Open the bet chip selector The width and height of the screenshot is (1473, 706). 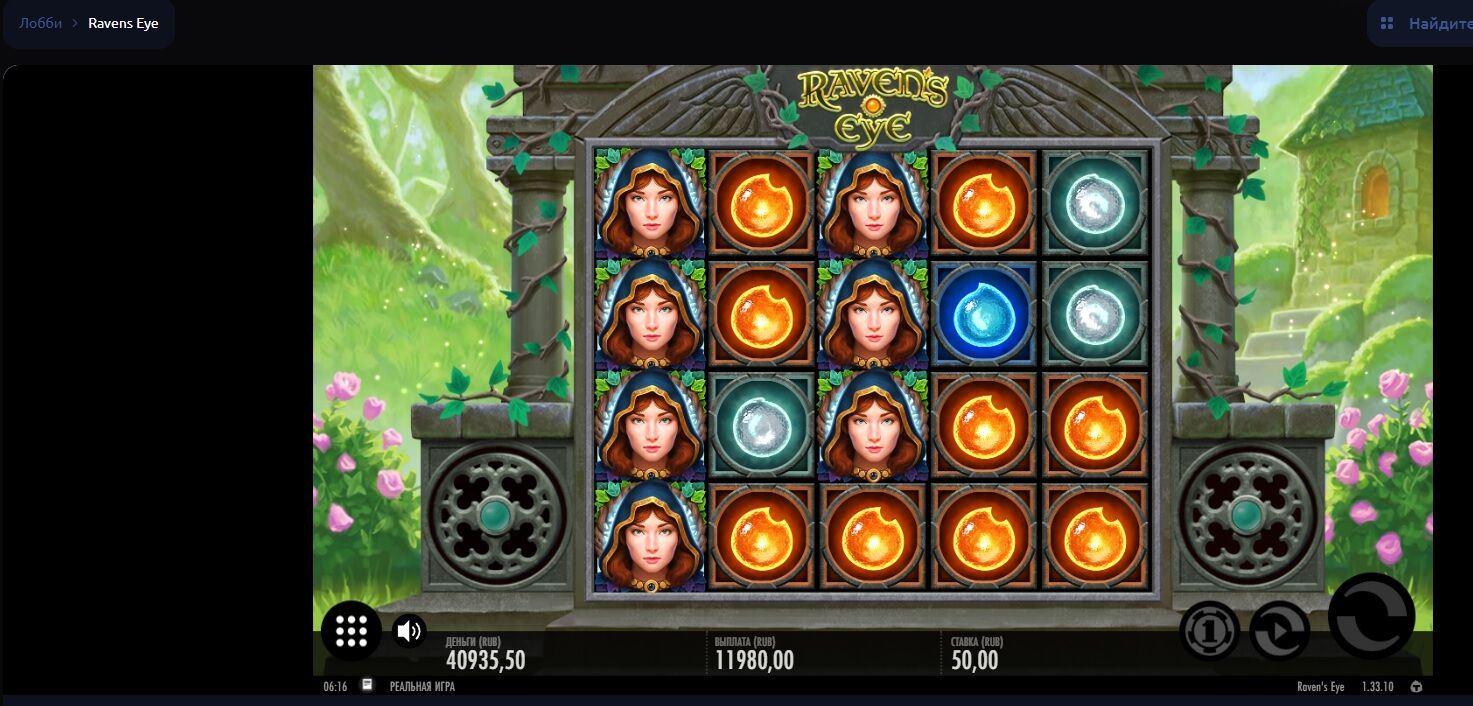click(1209, 631)
